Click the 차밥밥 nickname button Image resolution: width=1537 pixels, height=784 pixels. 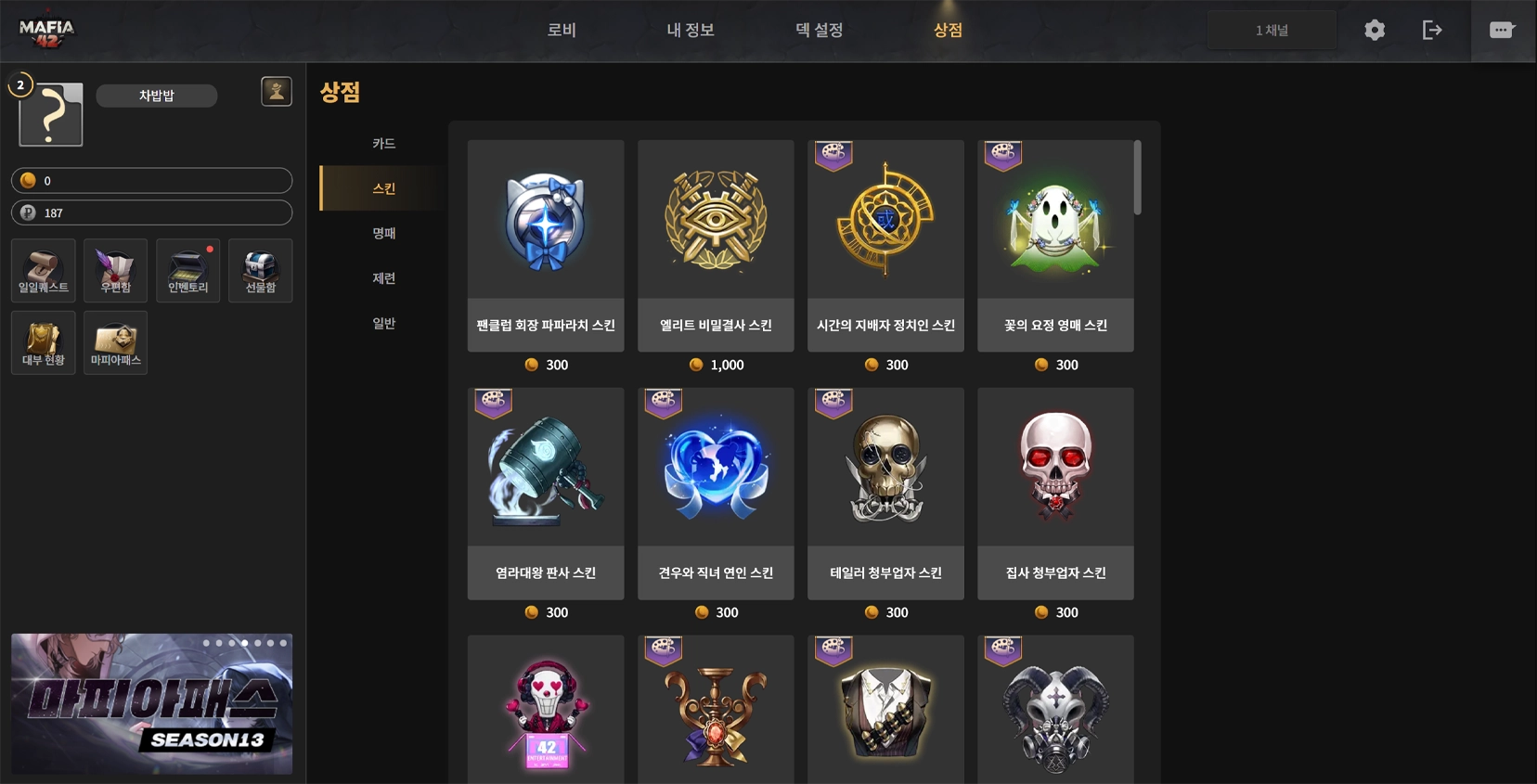[156, 96]
